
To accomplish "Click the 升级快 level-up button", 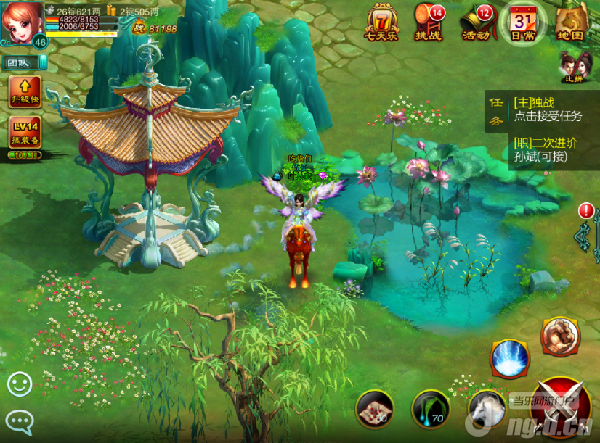I will pos(24,91).
